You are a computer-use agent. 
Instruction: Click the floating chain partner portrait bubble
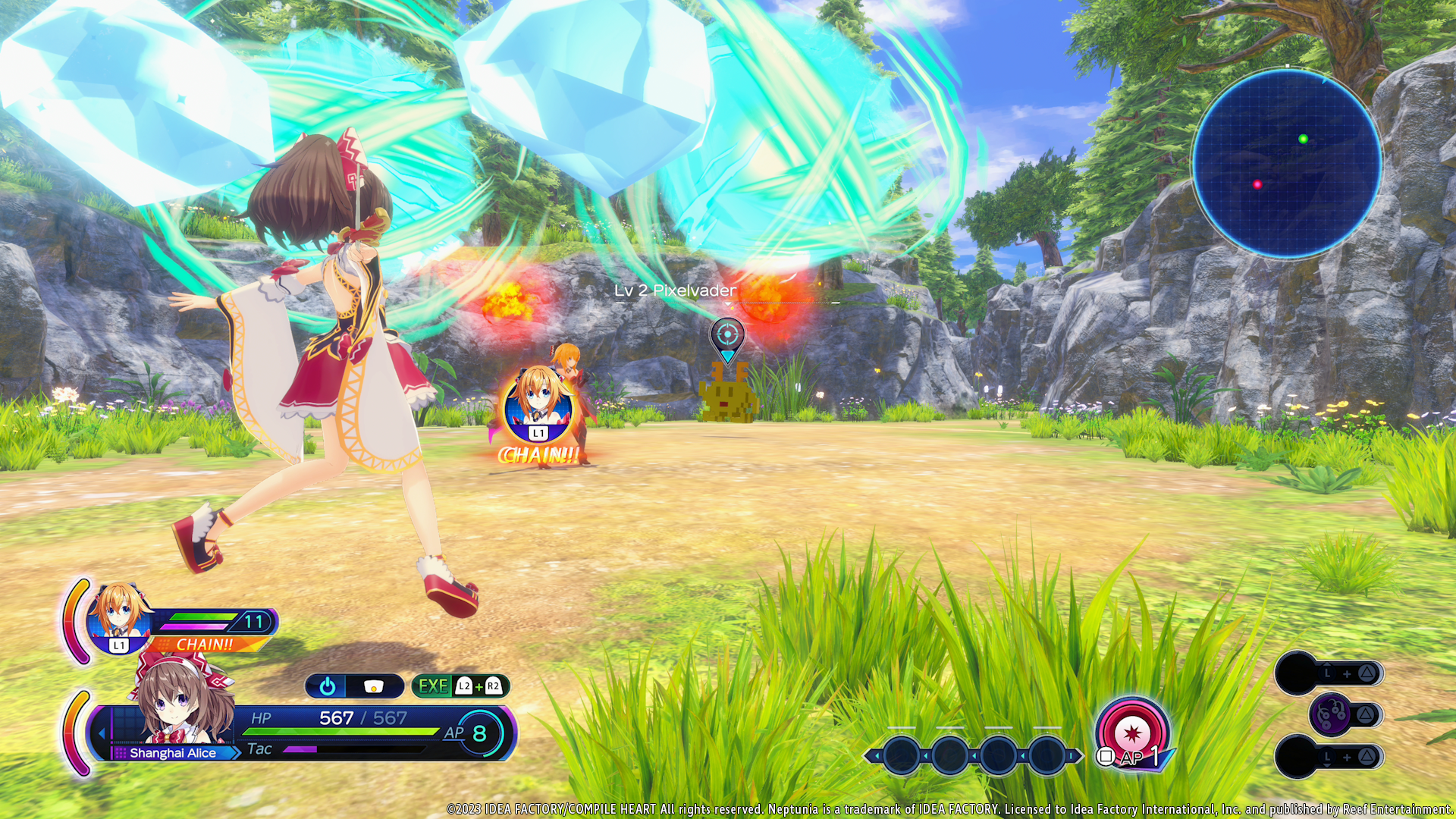coord(538,404)
